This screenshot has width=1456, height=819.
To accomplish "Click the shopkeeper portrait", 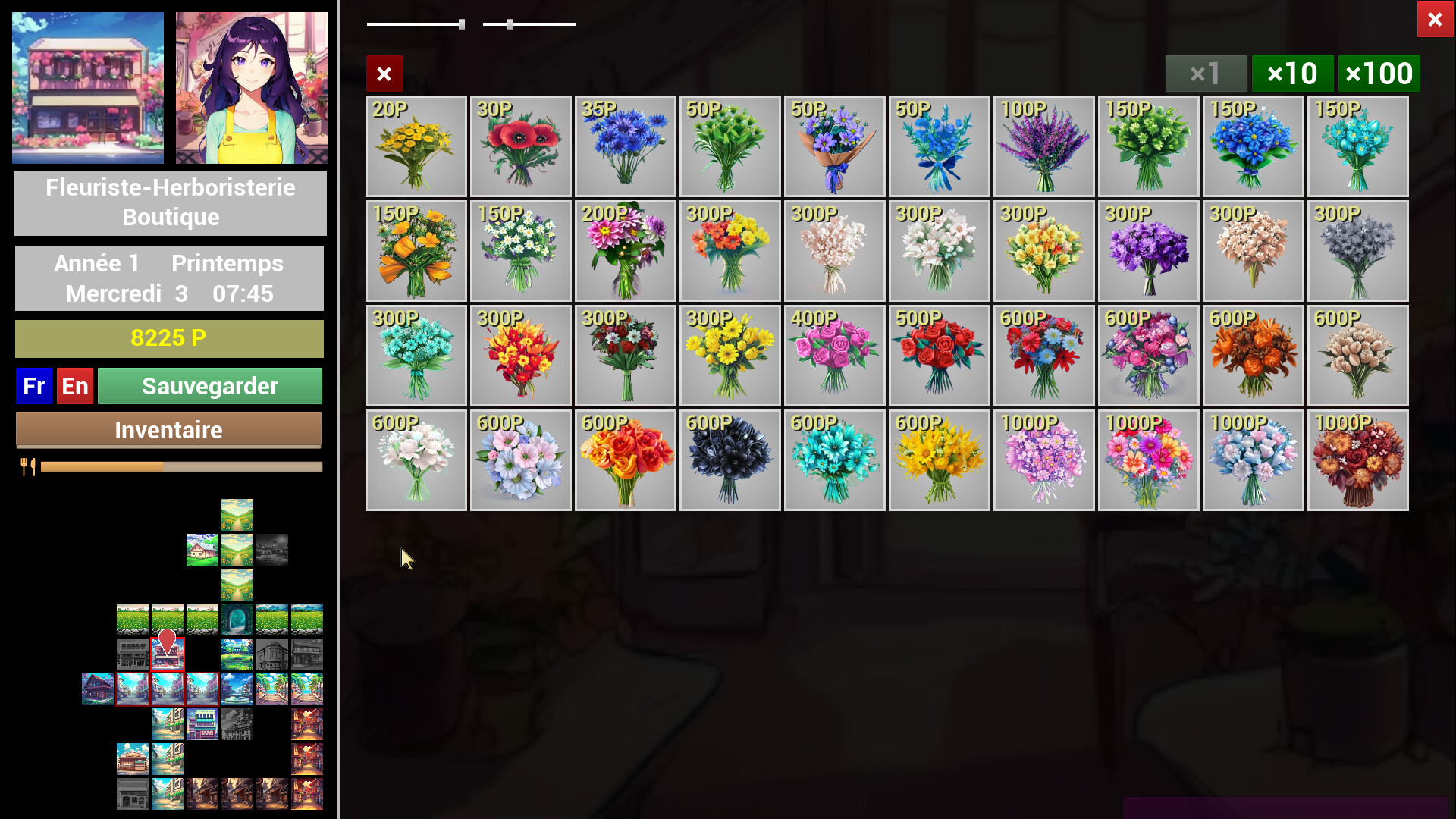I will (251, 87).
